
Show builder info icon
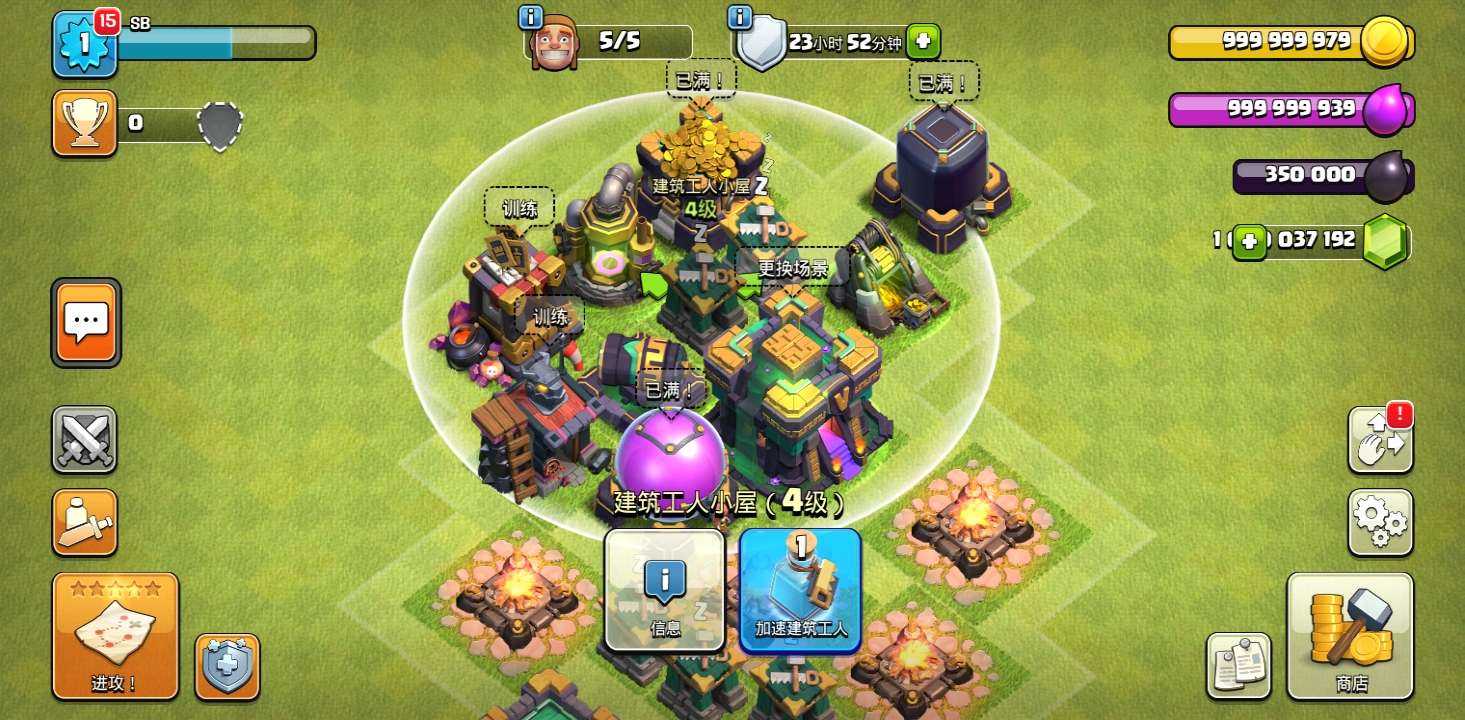(531, 17)
